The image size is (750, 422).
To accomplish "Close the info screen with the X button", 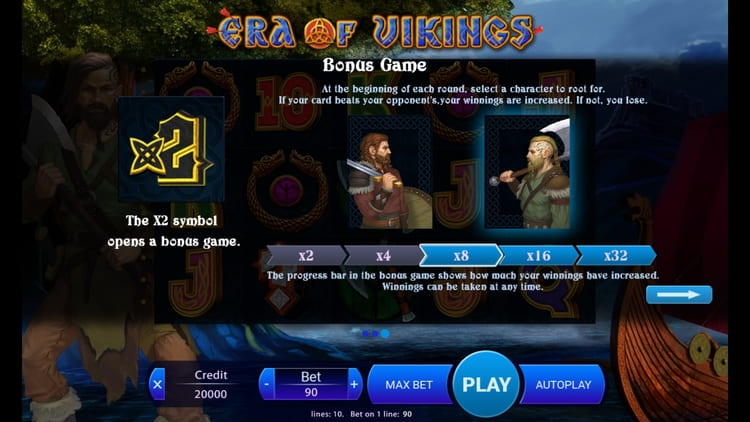I will [x=157, y=384].
